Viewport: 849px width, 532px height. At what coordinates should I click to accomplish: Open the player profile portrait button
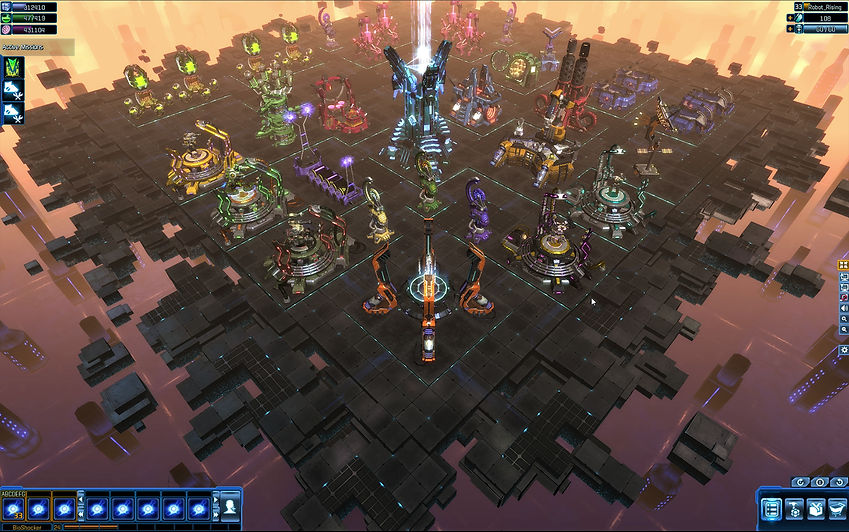[229, 507]
